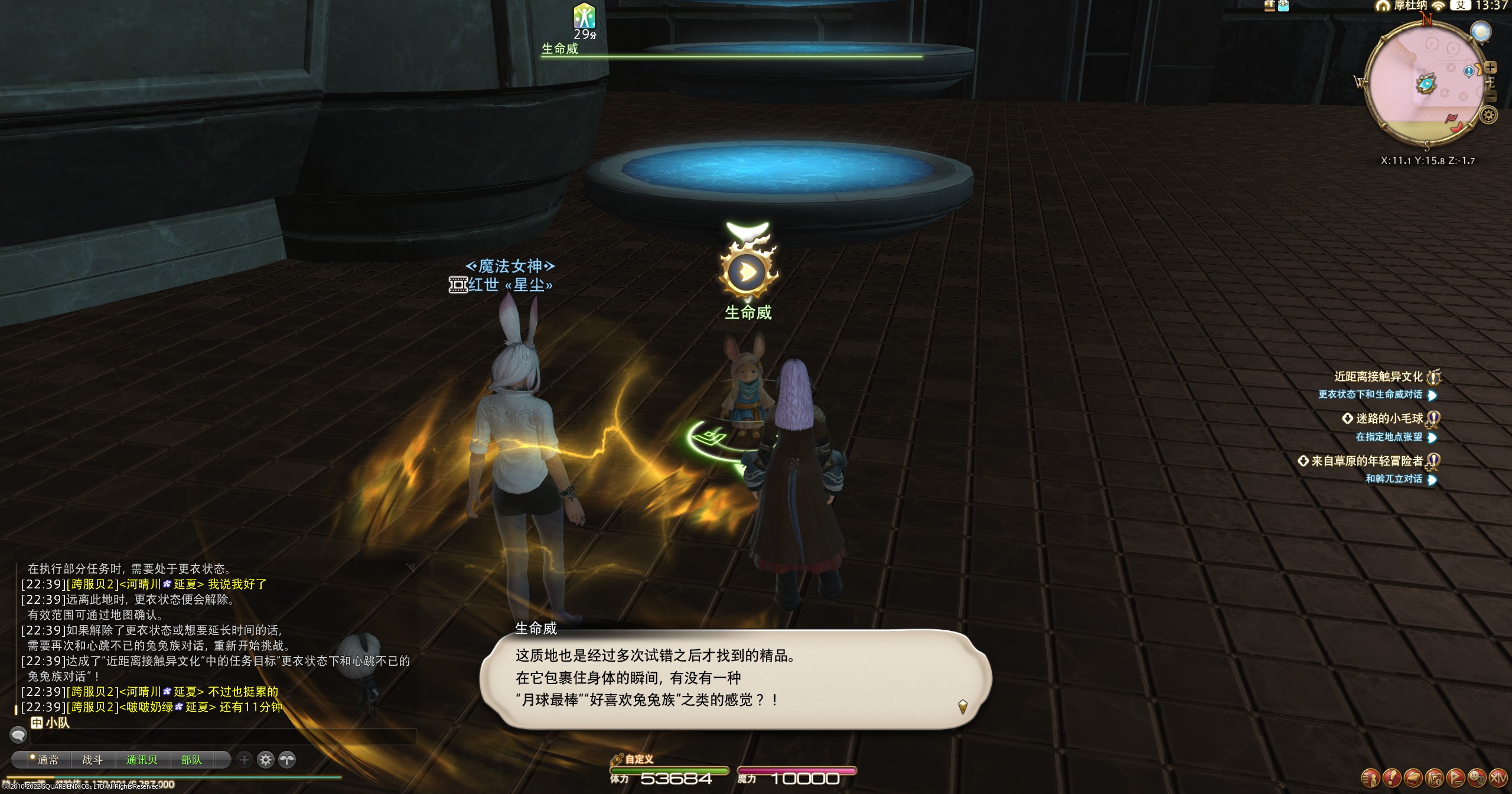Select the 迷路的小毛球 quest entry
This screenshot has height=794, width=1512.
pyautogui.click(x=1389, y=419)
